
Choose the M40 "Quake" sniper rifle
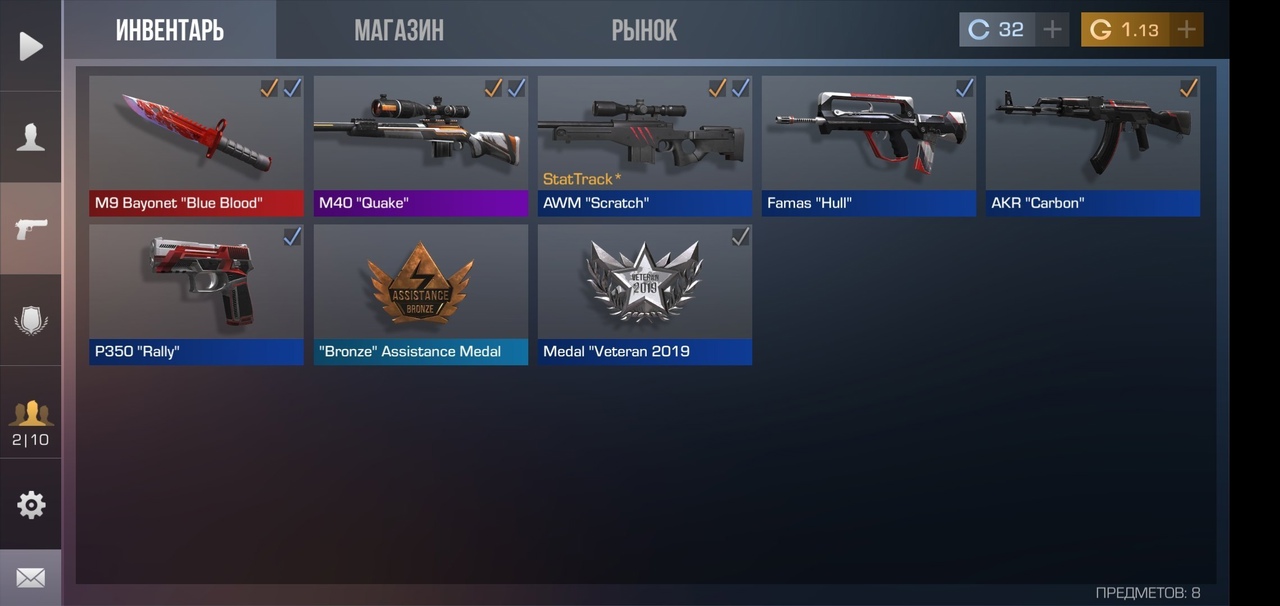pyautogui.click(x=420, y=145)
